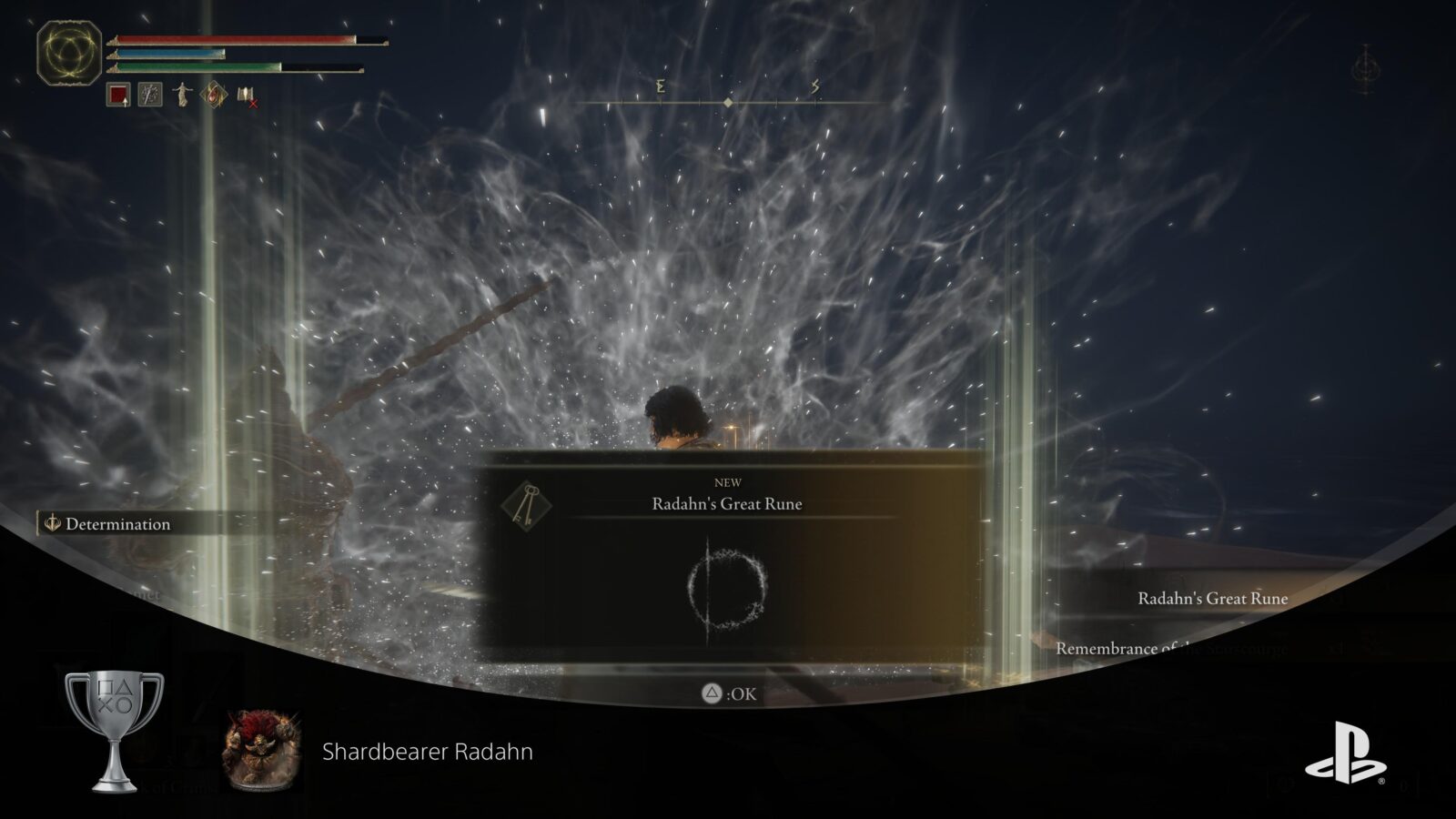Select the statue status effect icon
Viewport: 1456px width, 819px height.
[x=182, y=95]
